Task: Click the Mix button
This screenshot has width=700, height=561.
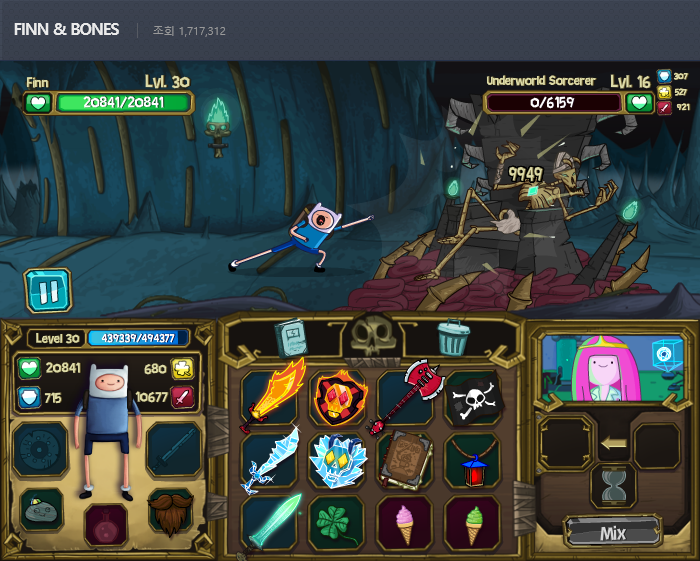Action: (x=612, y=533)
